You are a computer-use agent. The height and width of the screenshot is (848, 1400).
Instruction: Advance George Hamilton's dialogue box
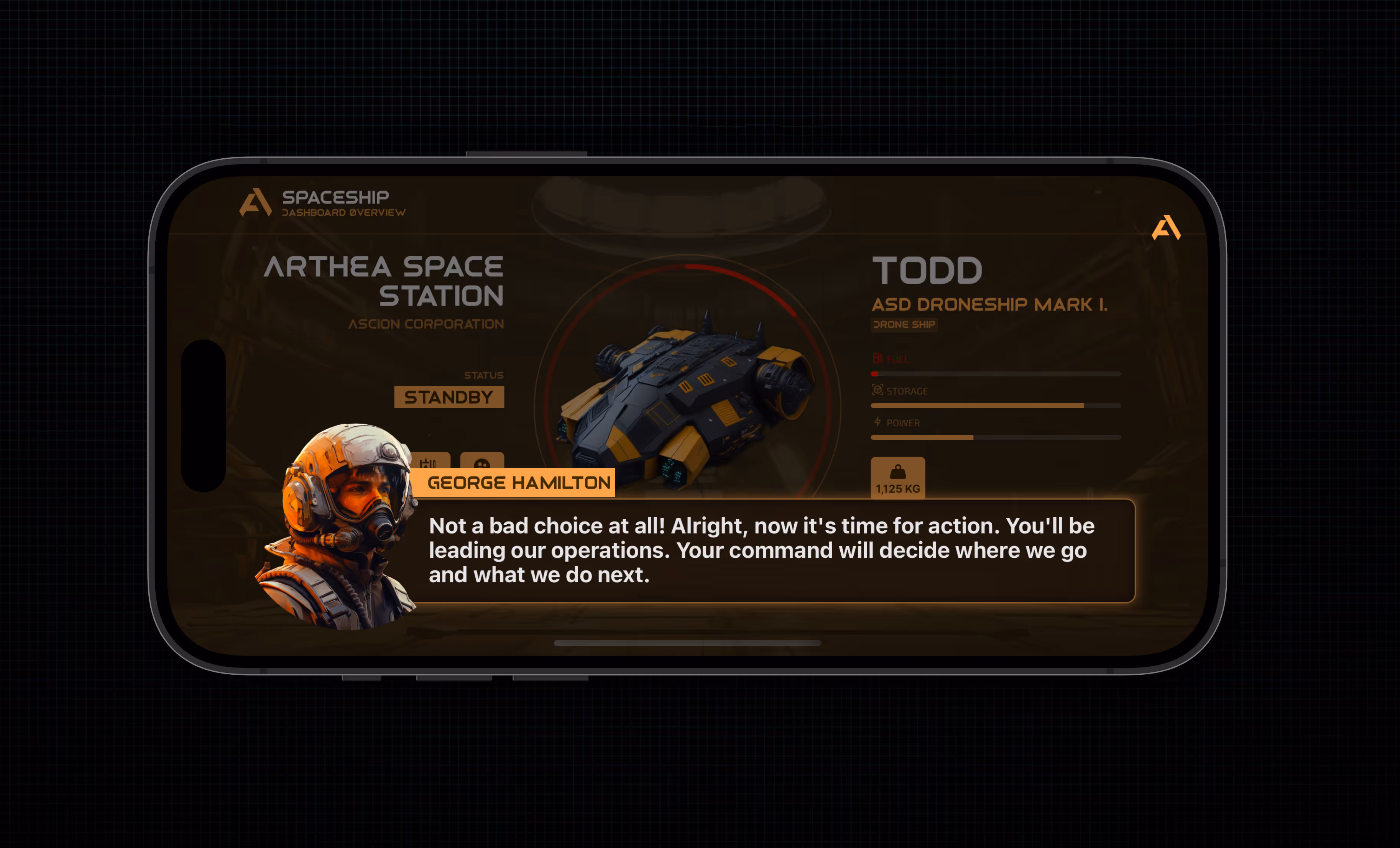(x=773, y=550)
